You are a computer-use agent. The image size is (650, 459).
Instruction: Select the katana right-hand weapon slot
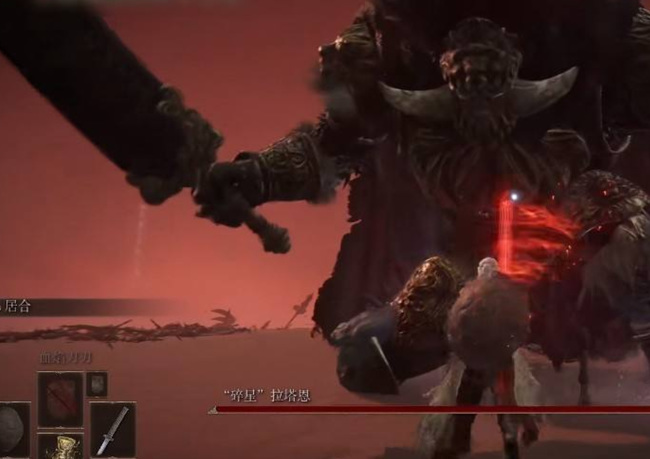coord(111,430)
